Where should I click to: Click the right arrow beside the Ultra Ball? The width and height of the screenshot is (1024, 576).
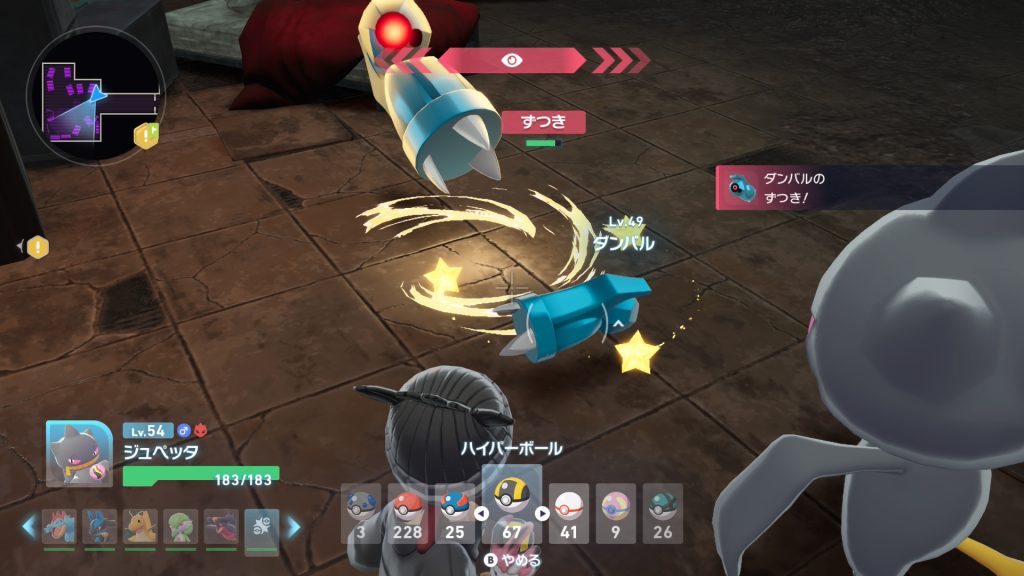[x=542, y=514]
